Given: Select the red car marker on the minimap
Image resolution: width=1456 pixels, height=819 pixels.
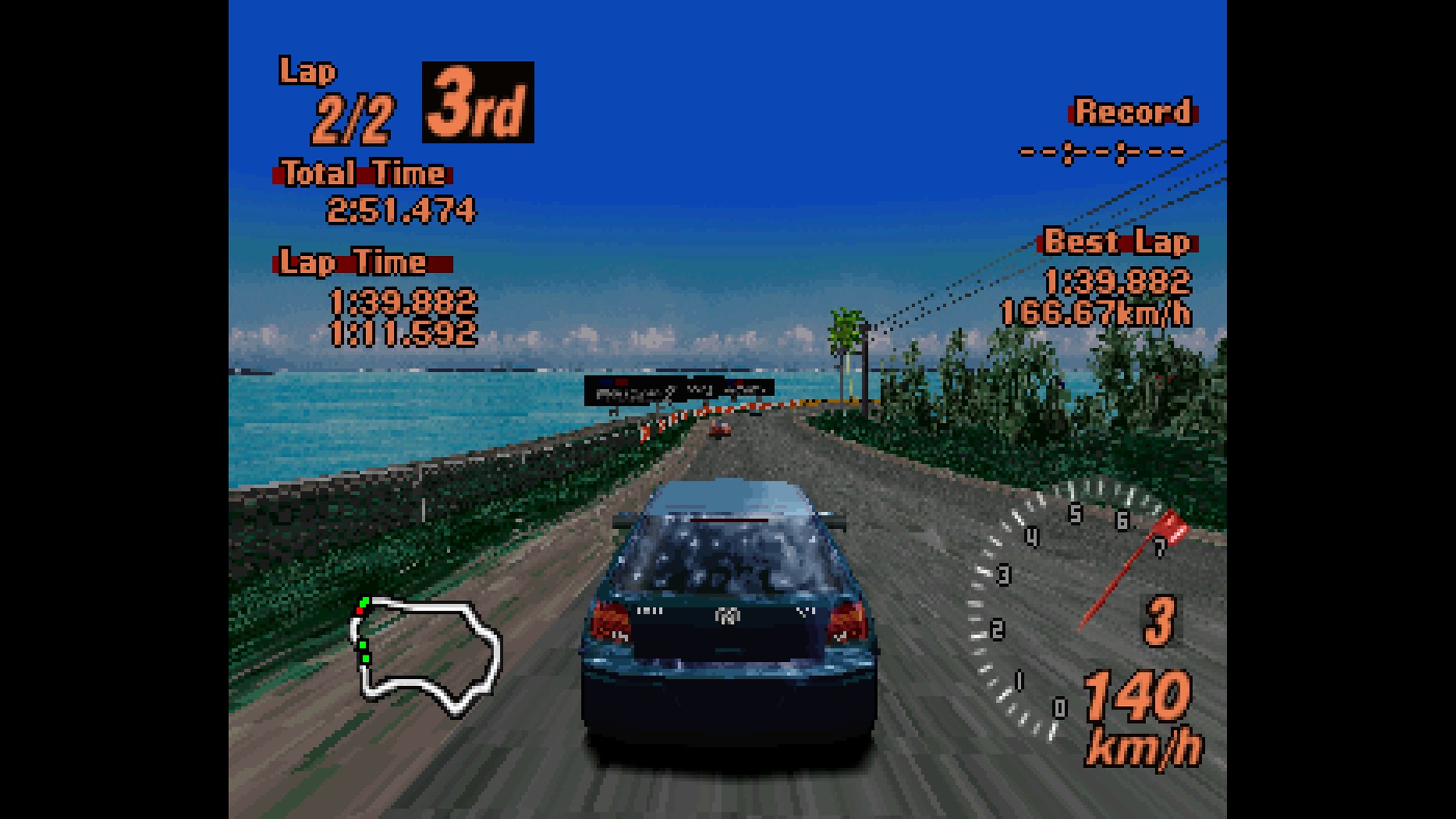Looking at the screenshot, I should (x=360, y=611).
